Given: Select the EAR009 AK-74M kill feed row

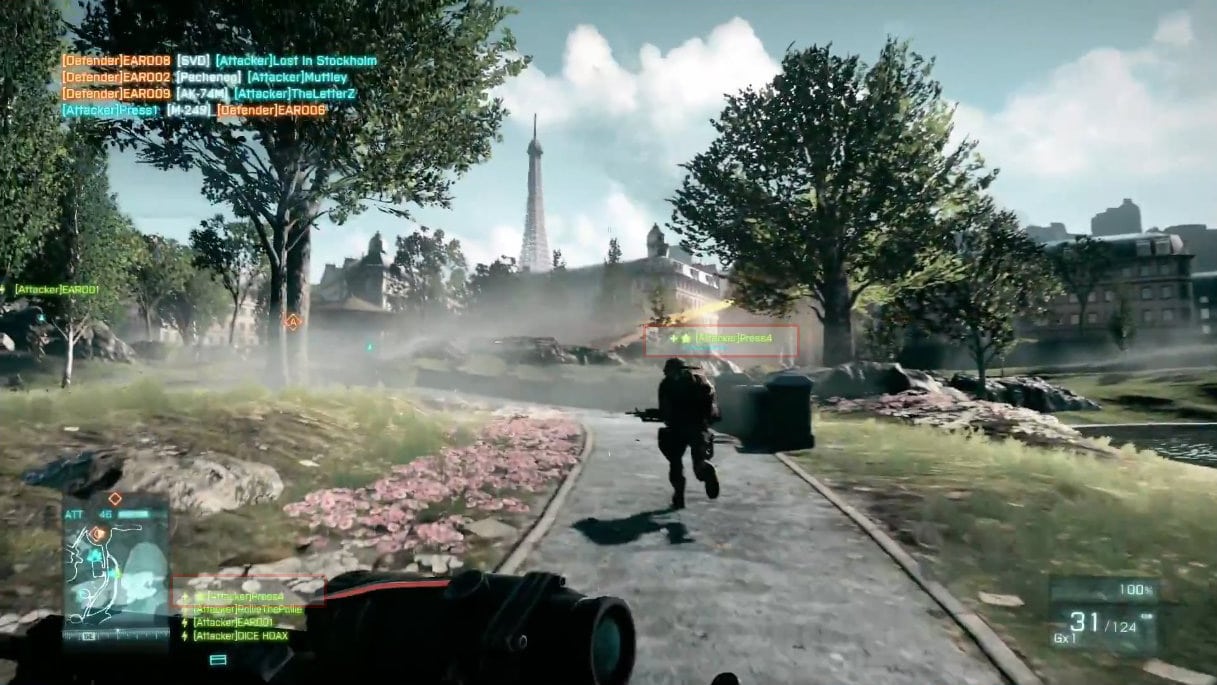Looking at the screenshot, I should [x=208, y=93].
